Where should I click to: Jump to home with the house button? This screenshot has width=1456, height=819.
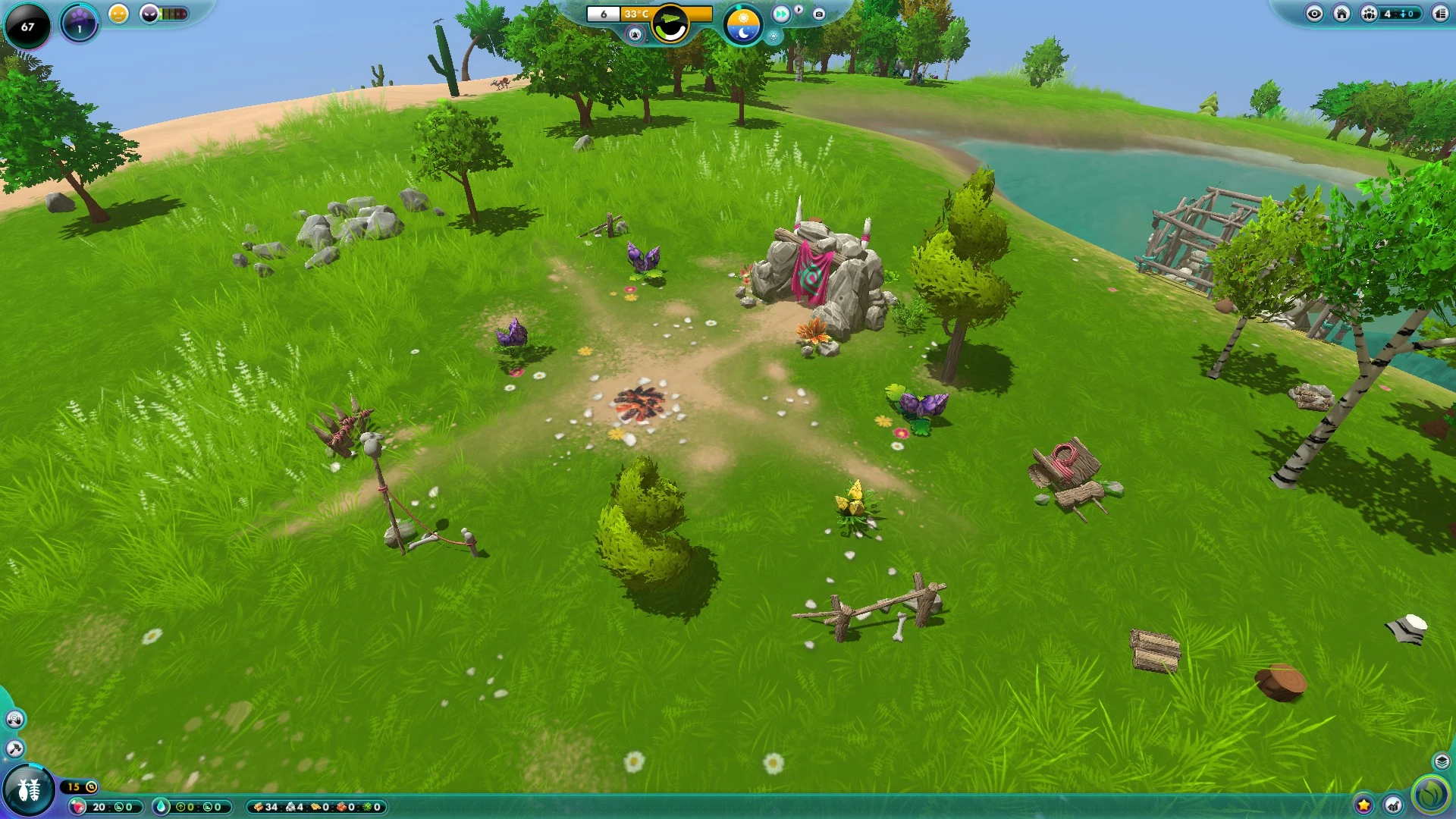point(1341,14)
